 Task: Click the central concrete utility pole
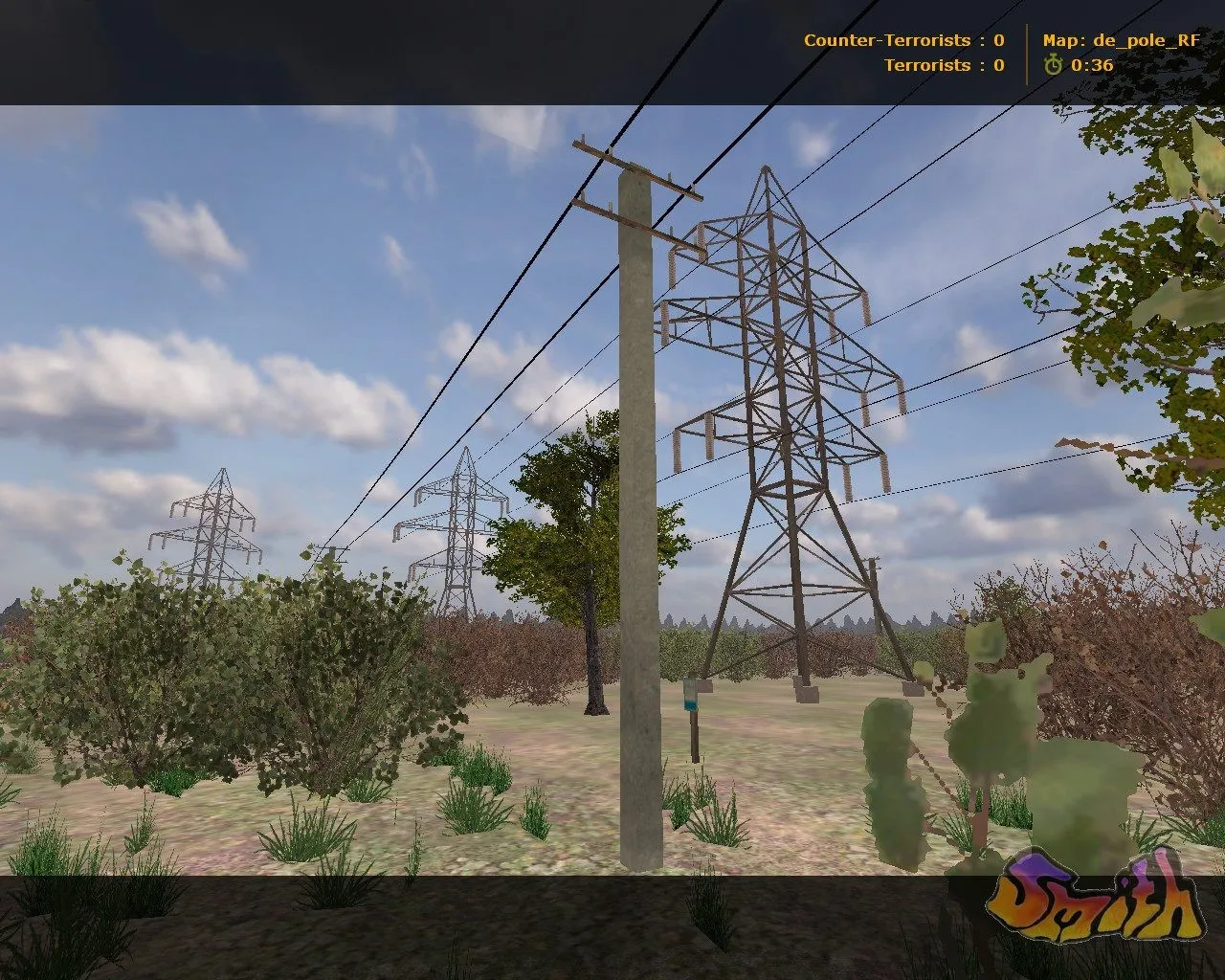point(639,526)
